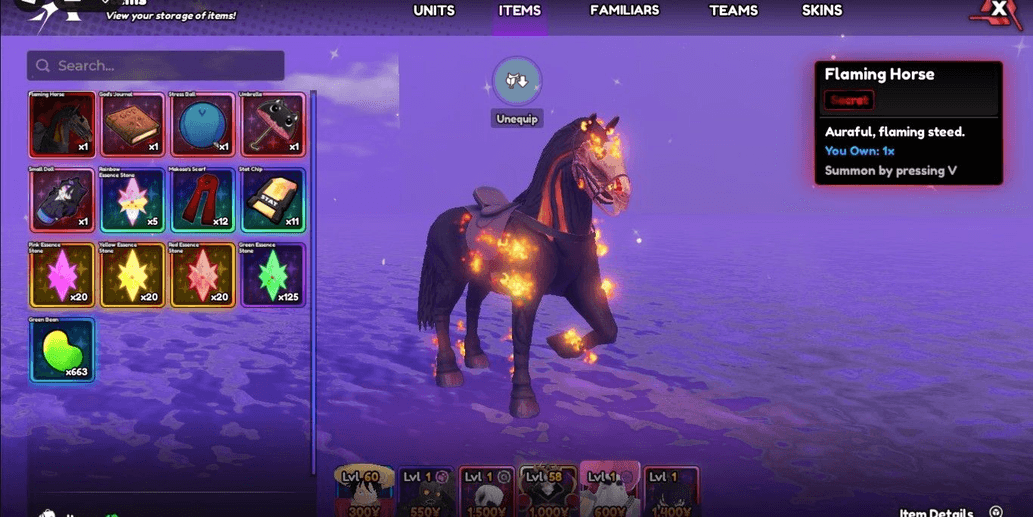The height and width of the screenshot is (517, 1033).
Task: Switch to the Units tab
Action: pyautogui.click(x=434, y=11)
